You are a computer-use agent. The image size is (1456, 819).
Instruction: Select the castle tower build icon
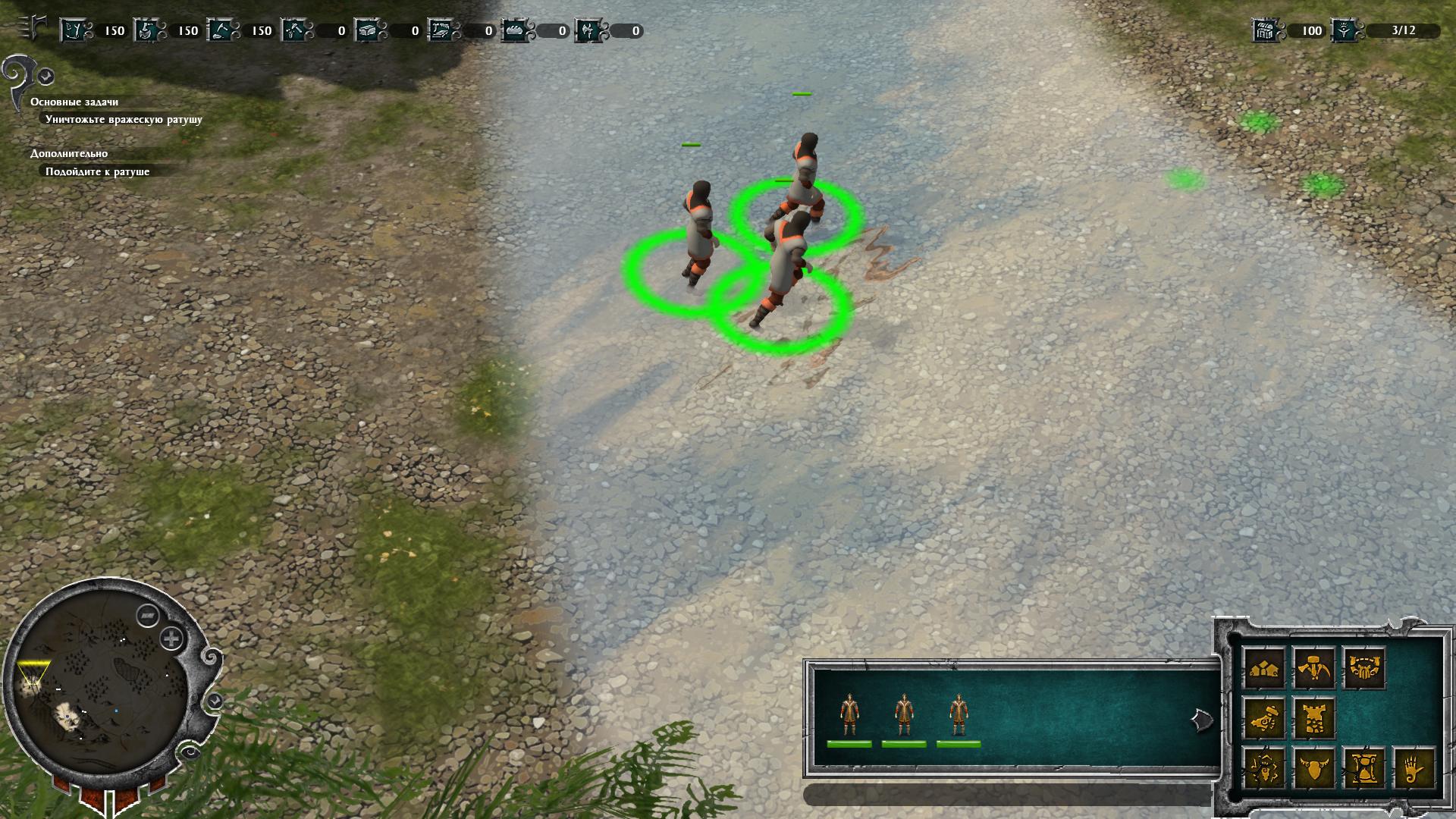pos(1314,718)
